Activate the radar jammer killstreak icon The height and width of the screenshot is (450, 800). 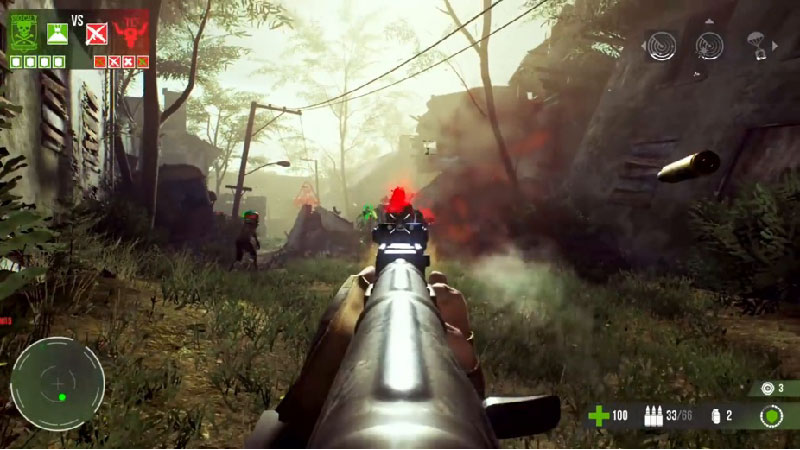(x=709, y=46)
